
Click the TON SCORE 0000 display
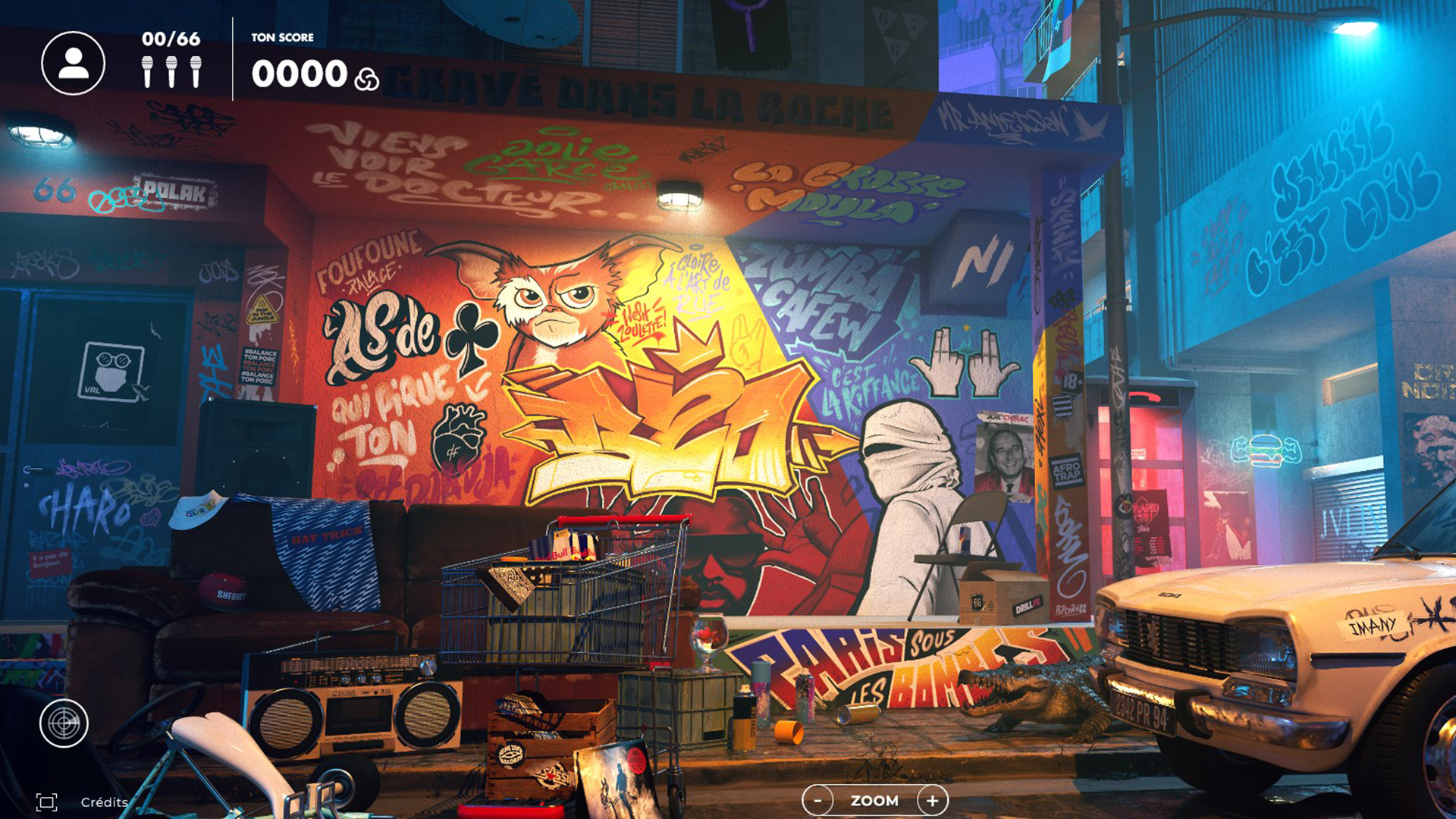(x=301, y=74)
